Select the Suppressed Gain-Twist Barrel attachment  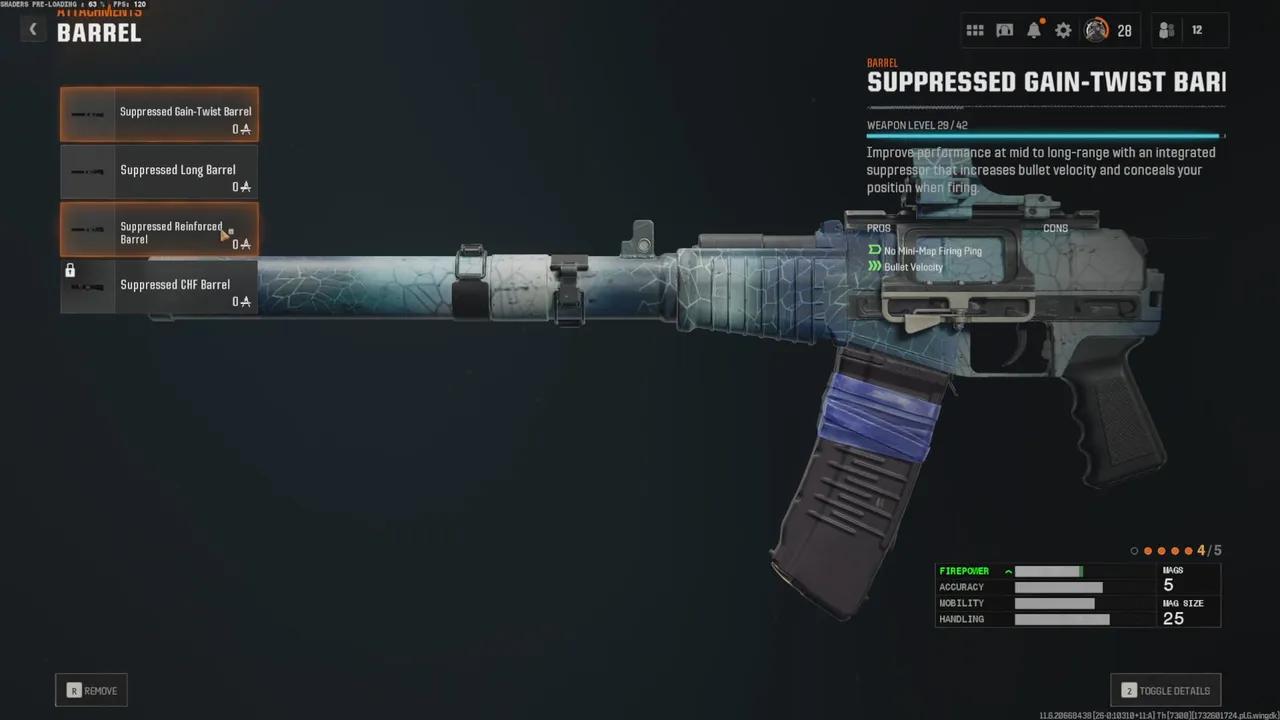pos(159,112)
